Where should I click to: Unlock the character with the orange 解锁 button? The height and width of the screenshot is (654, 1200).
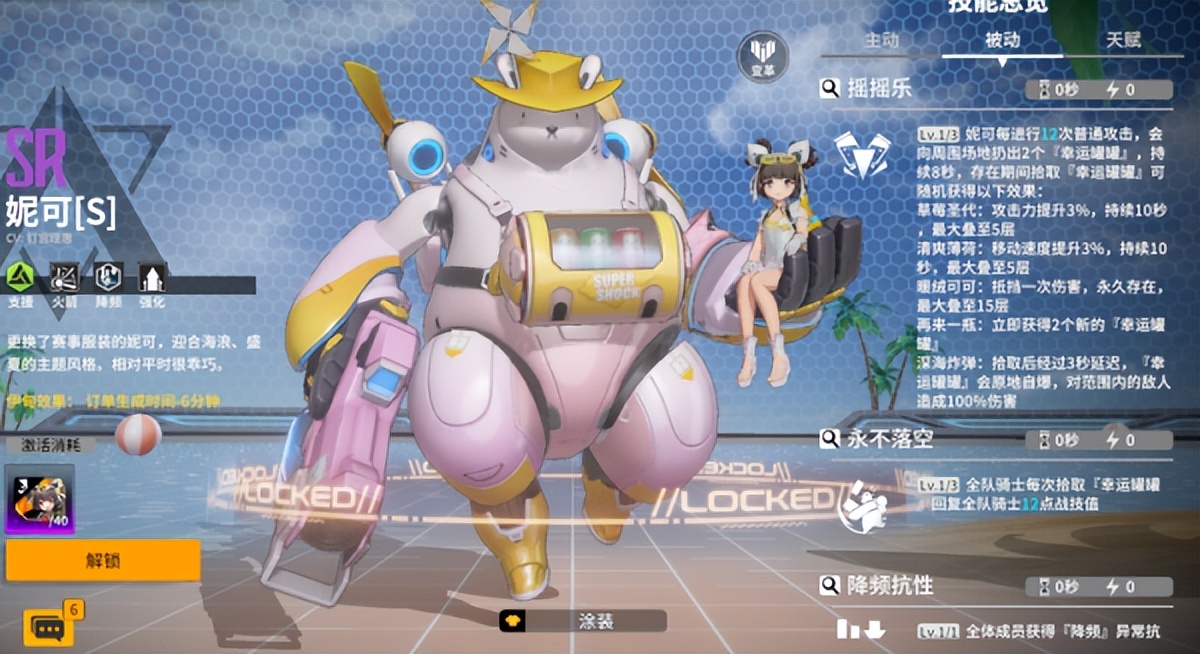pyautogui.click(x=103, y=561)
